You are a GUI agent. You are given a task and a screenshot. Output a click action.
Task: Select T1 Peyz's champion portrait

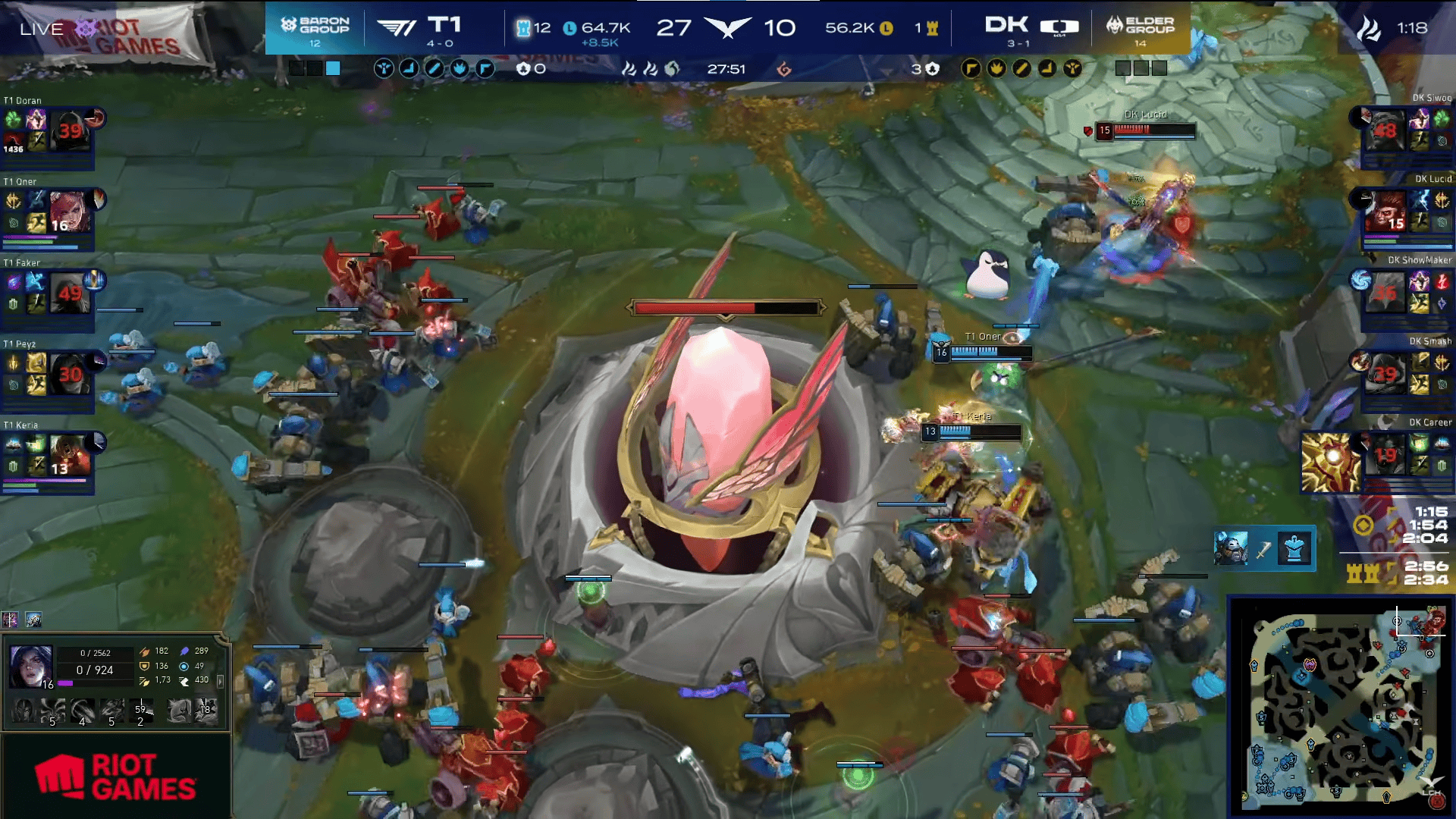70,374
